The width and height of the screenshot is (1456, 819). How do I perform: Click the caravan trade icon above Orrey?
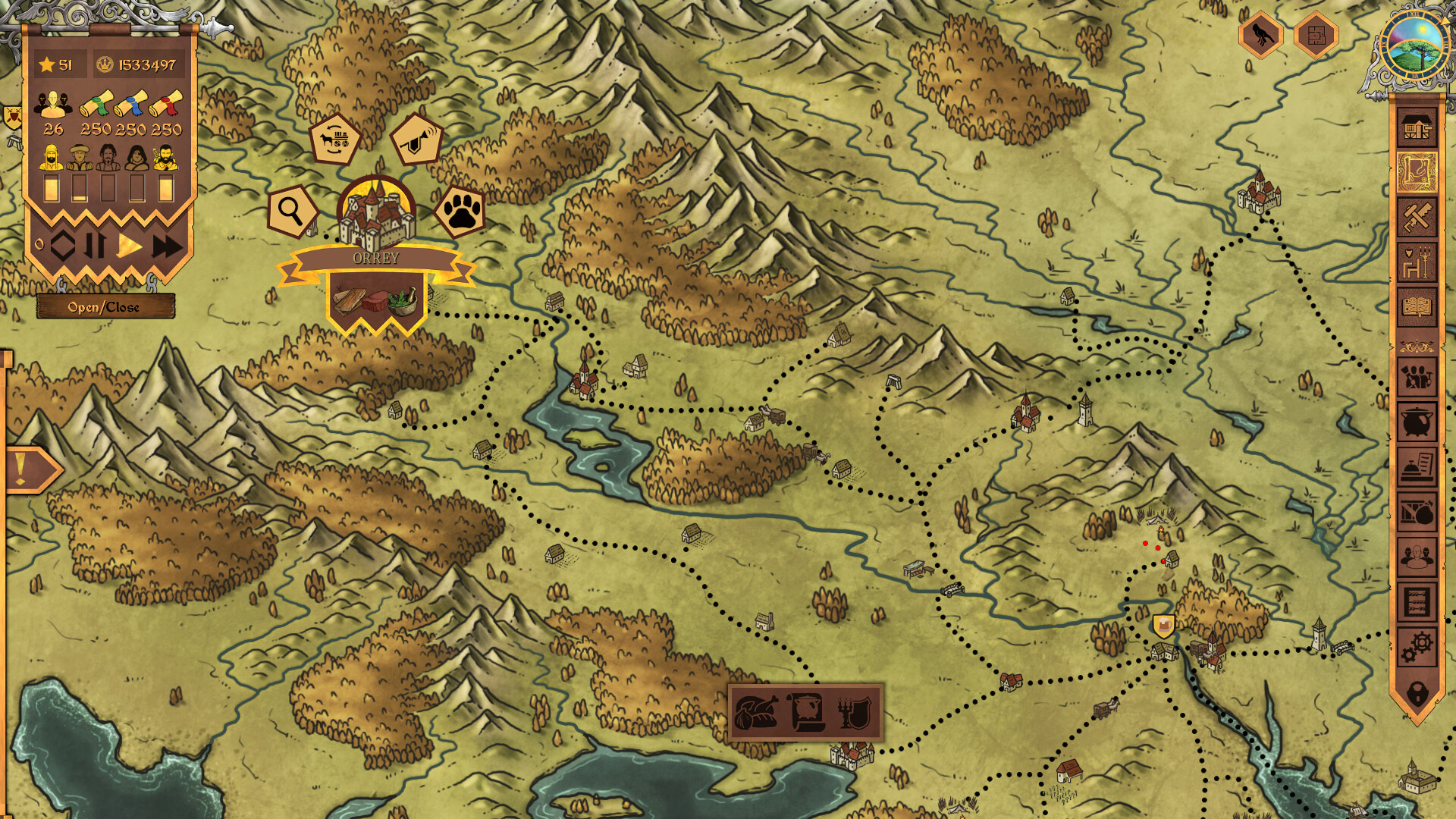[336, 138]
